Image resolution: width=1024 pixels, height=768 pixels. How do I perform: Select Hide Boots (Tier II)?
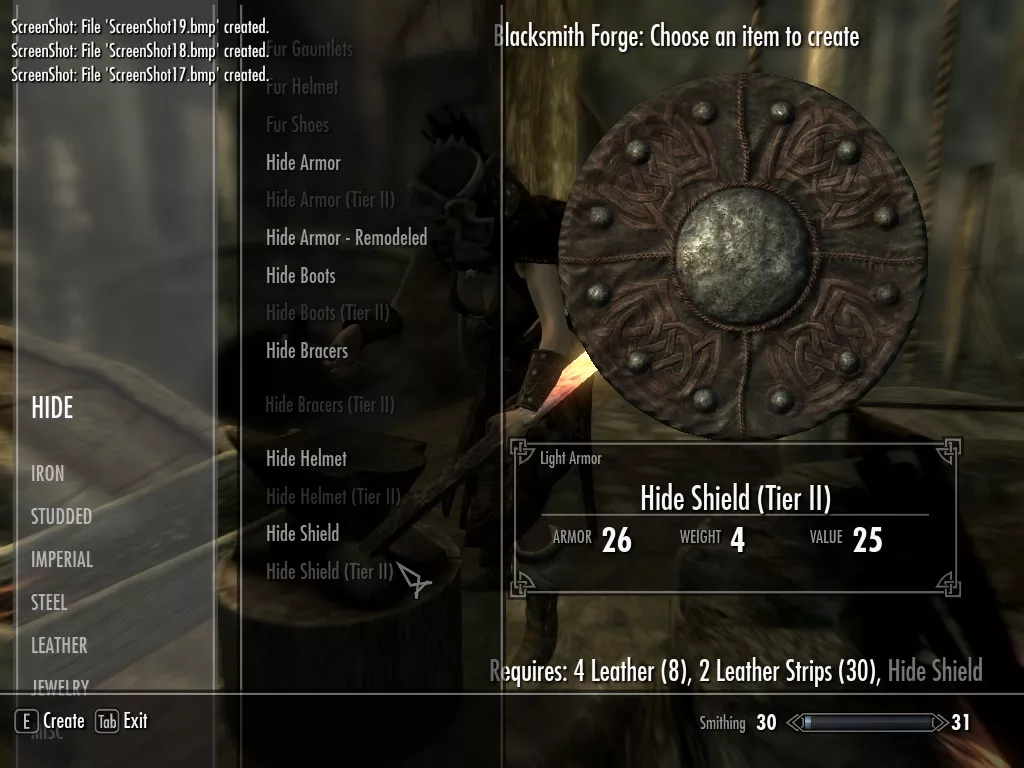(x=327, y=313)
